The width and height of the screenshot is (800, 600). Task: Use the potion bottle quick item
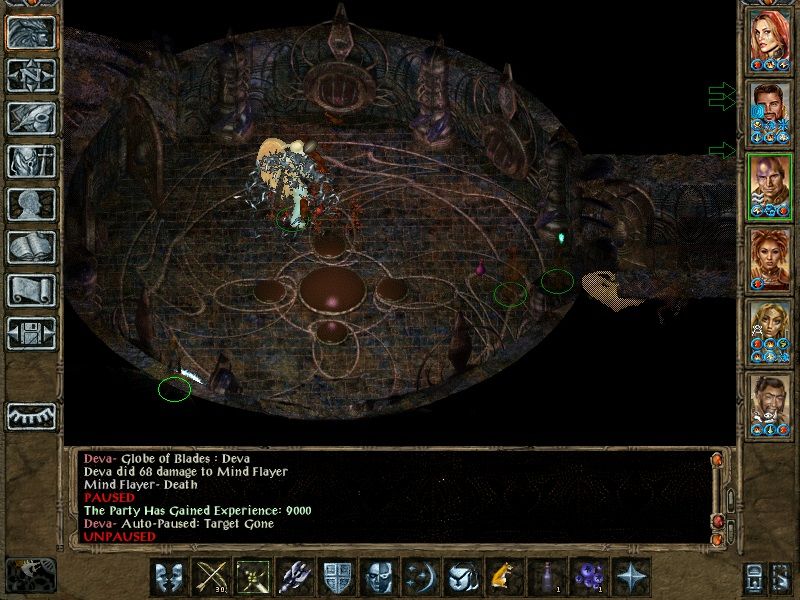[546, 577]
